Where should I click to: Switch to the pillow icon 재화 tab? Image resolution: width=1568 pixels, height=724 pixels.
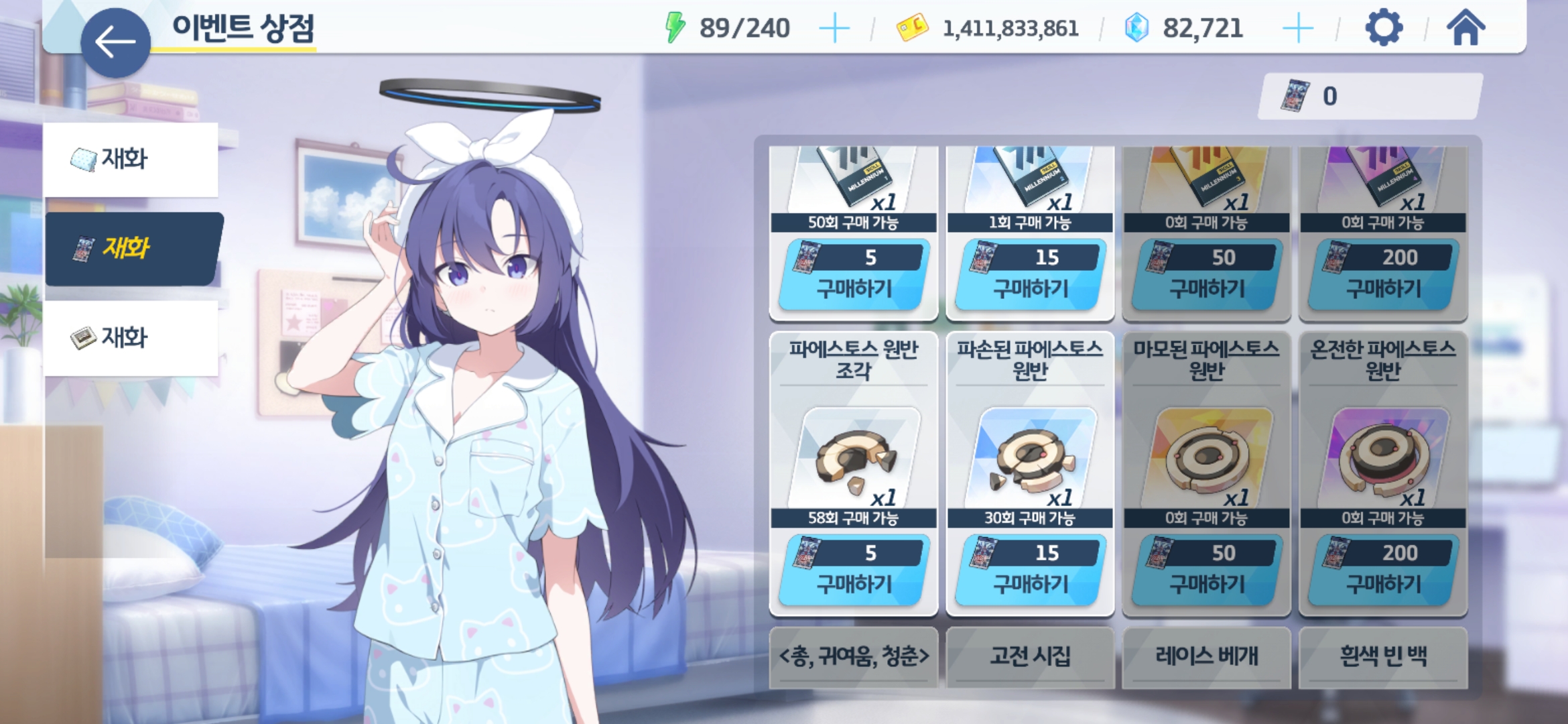tap(131, 160)
